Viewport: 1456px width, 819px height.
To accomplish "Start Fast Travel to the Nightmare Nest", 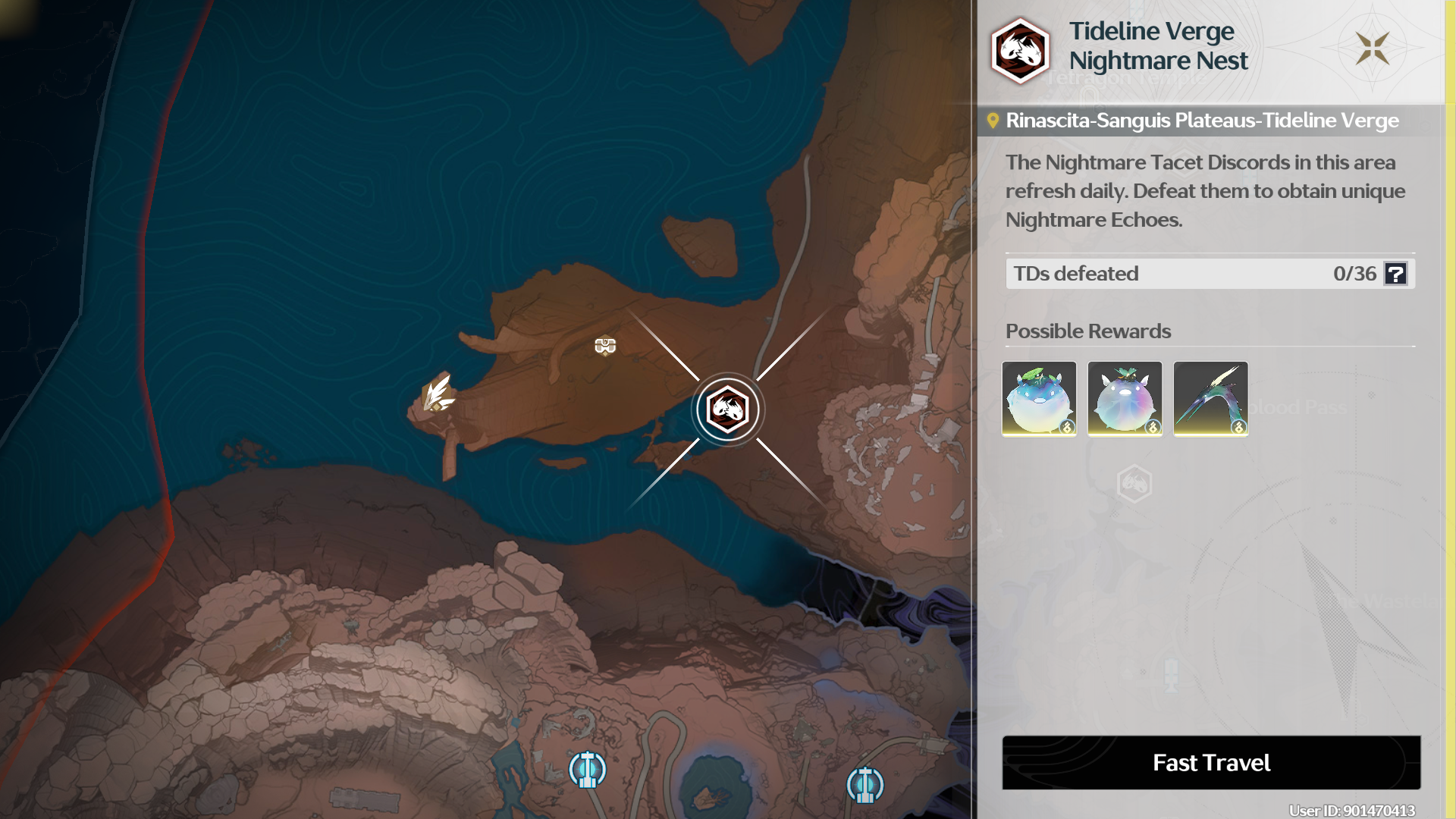I will [x=1211, y=762].
